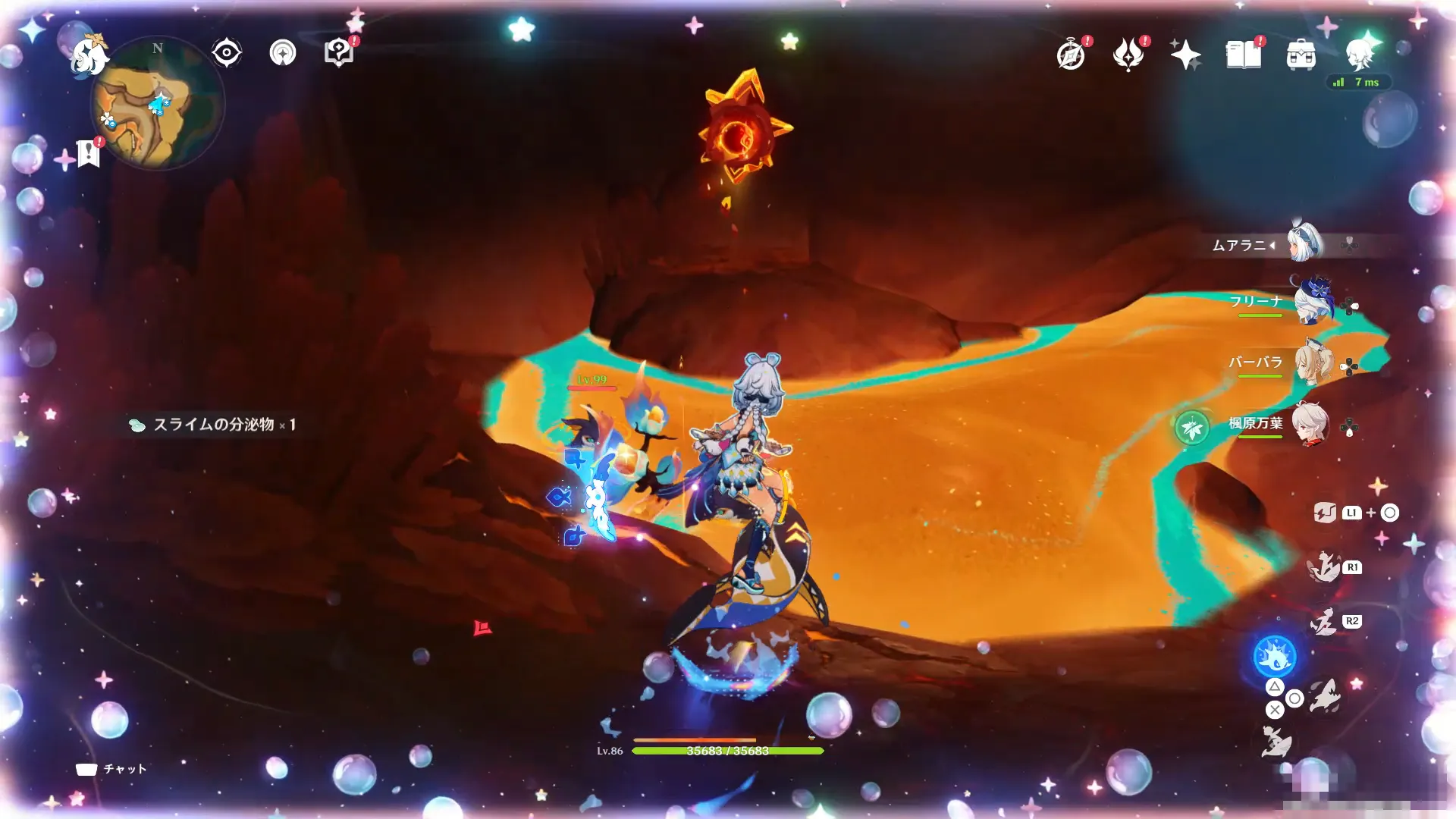Viewport: 1456px width, 819px height.
Task: Open the round co-op mode icon
Action: click(x=283, y=53)
